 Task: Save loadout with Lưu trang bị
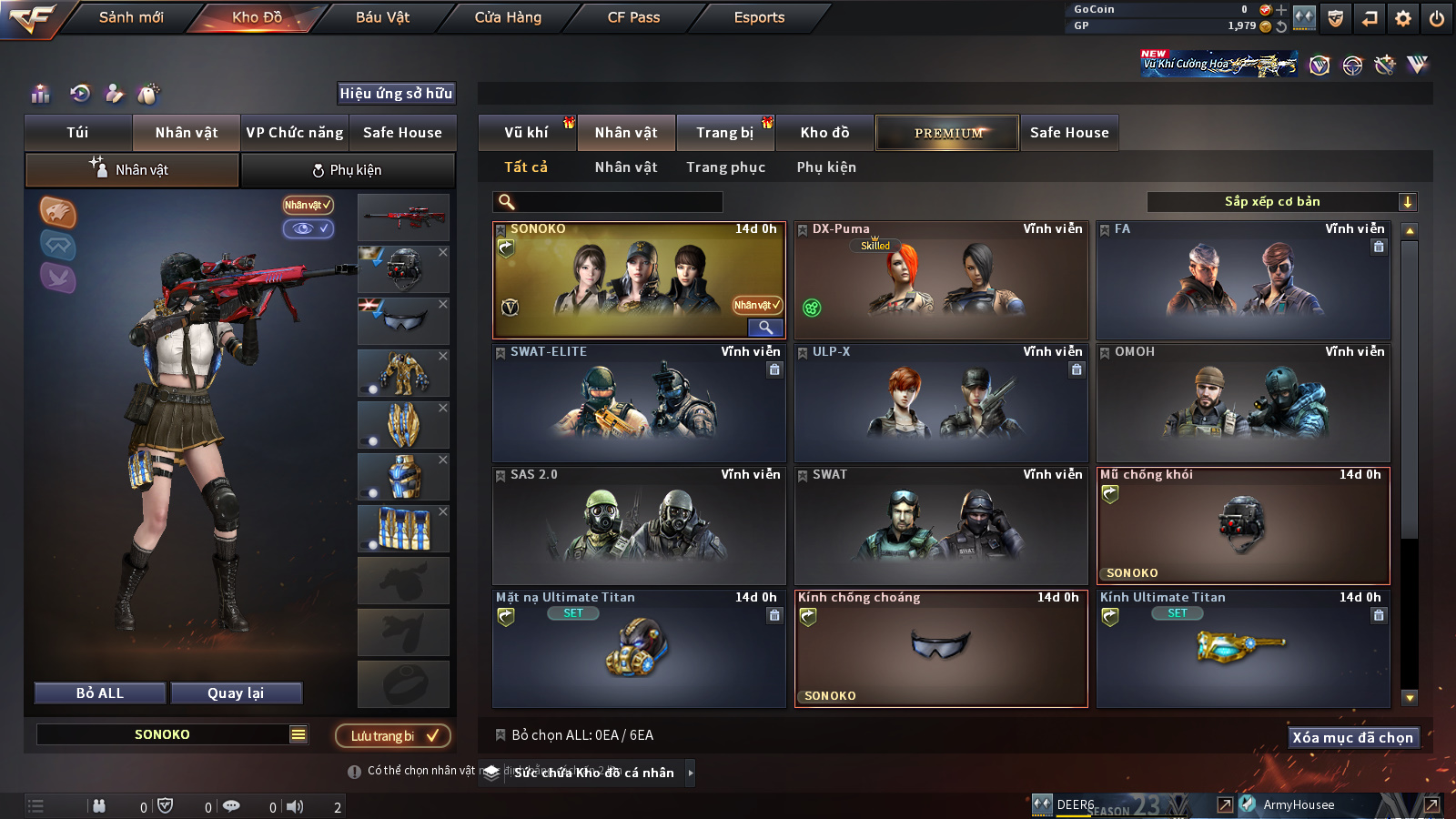[393, 735]
